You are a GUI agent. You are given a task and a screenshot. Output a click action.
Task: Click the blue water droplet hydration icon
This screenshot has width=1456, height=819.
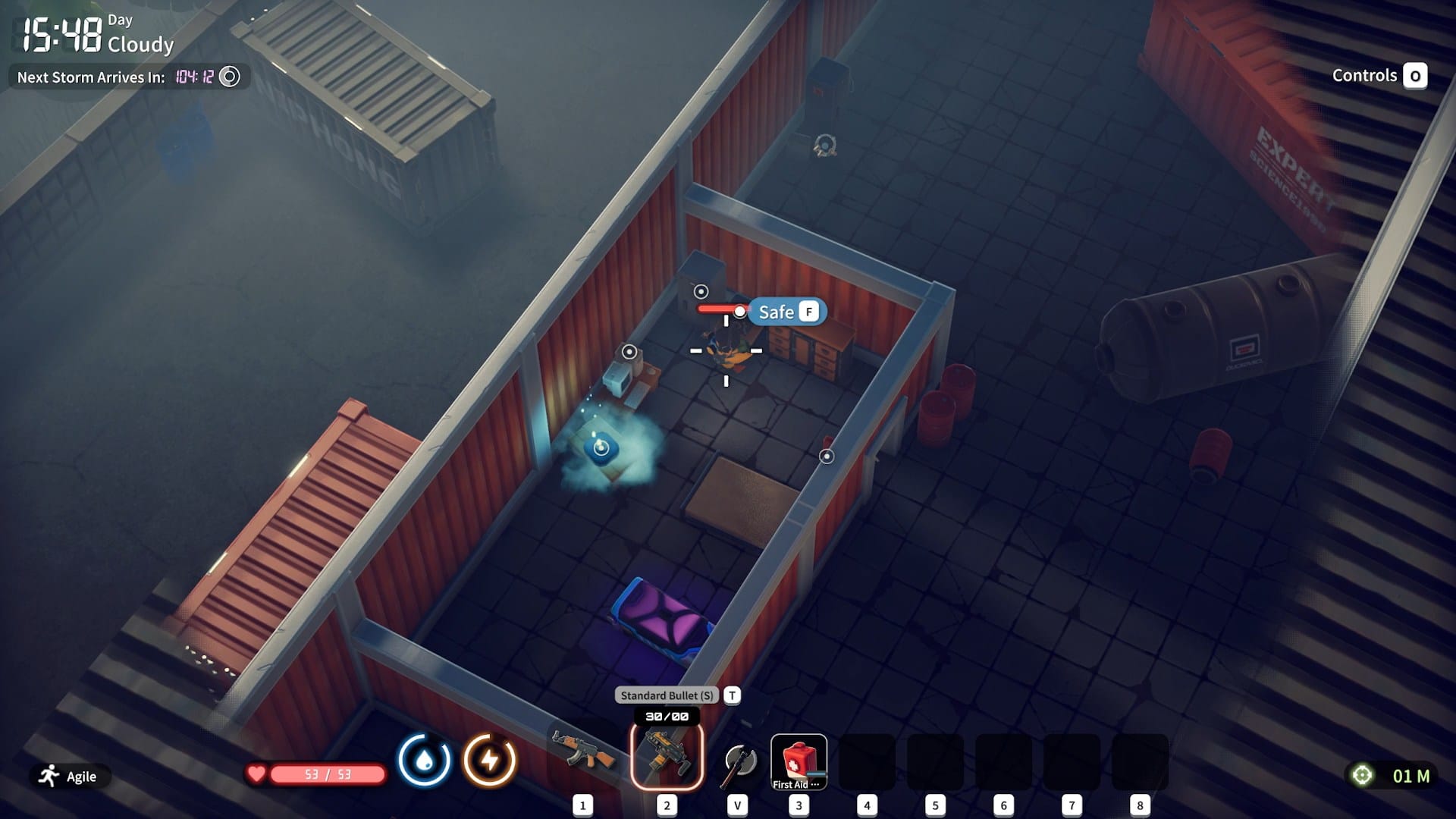click(x=425, y=758)
